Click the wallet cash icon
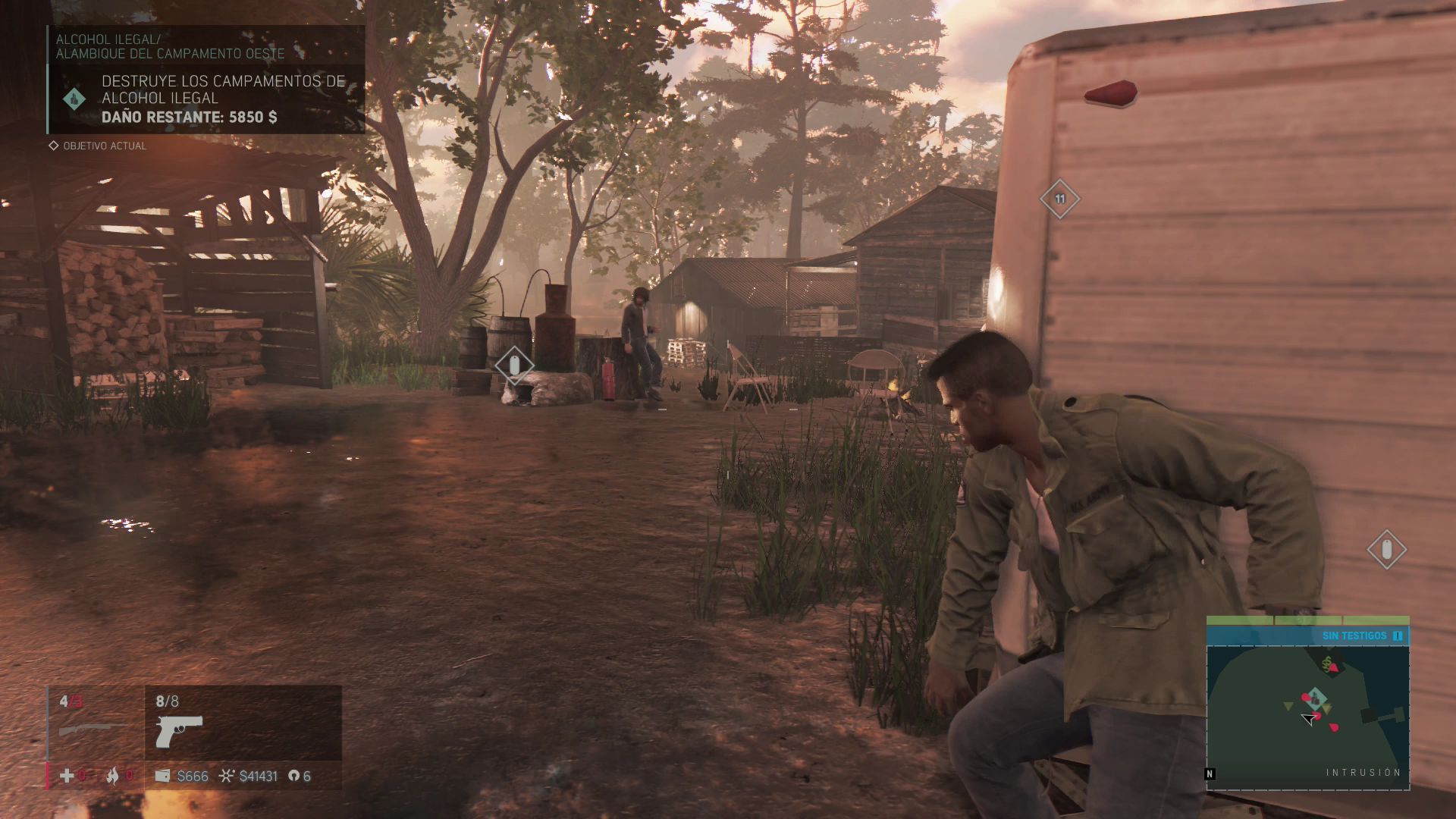The image size is (1456, 819). pyautogui.click(x=162, y=776)
